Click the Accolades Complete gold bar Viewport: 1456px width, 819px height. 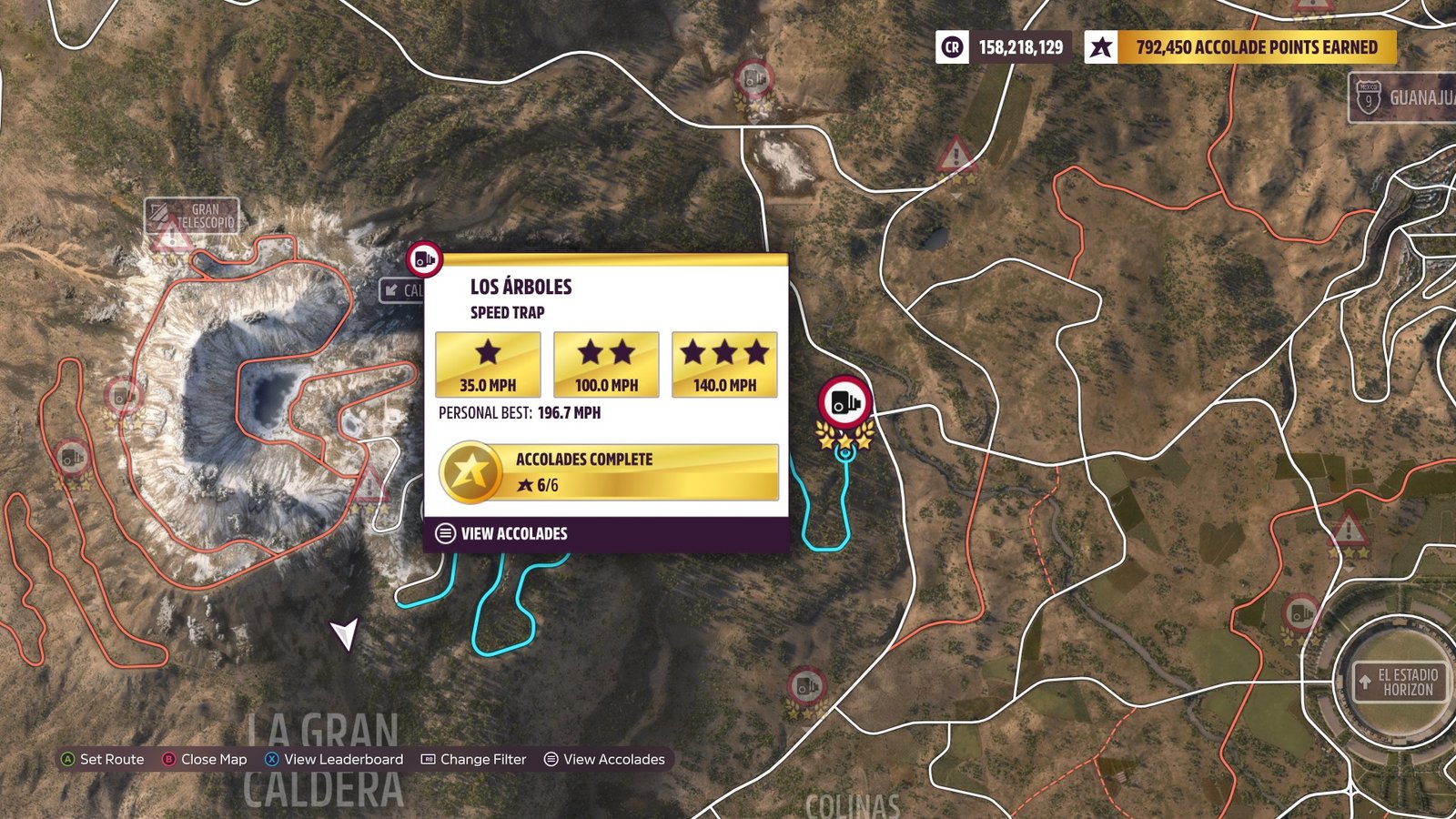609,472
